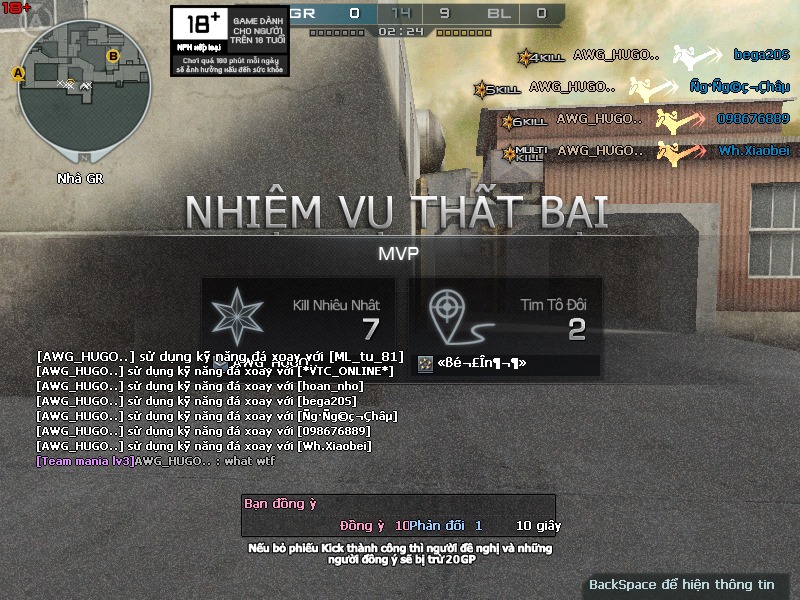Select bomb site A marker on minimap
Image resolution: width=800 pixels, height=600 pixels.
pyautogui.click(x=17, y=73)
